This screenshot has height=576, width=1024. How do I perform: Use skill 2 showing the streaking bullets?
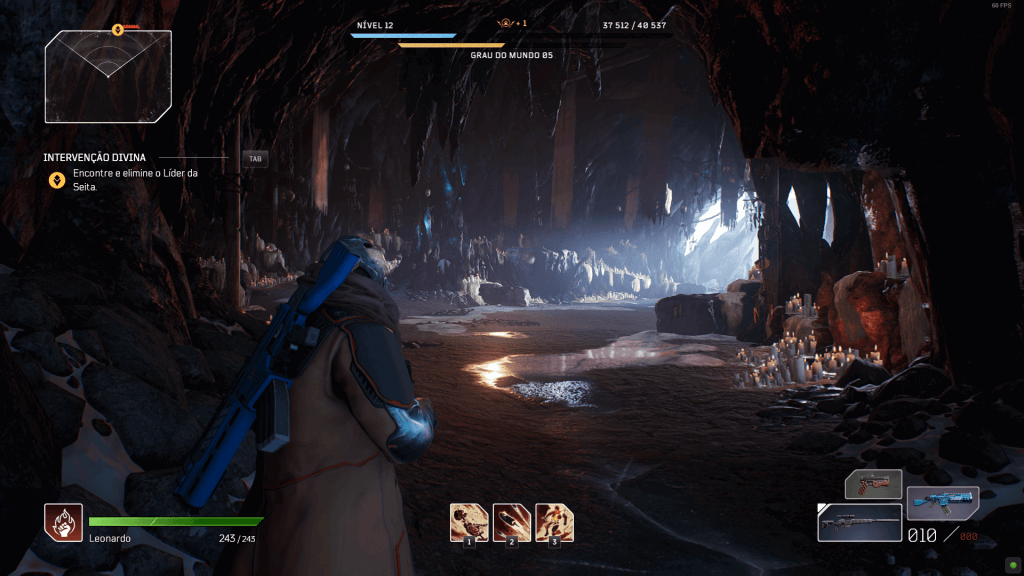pyautogui.click(x=512, y=522)
